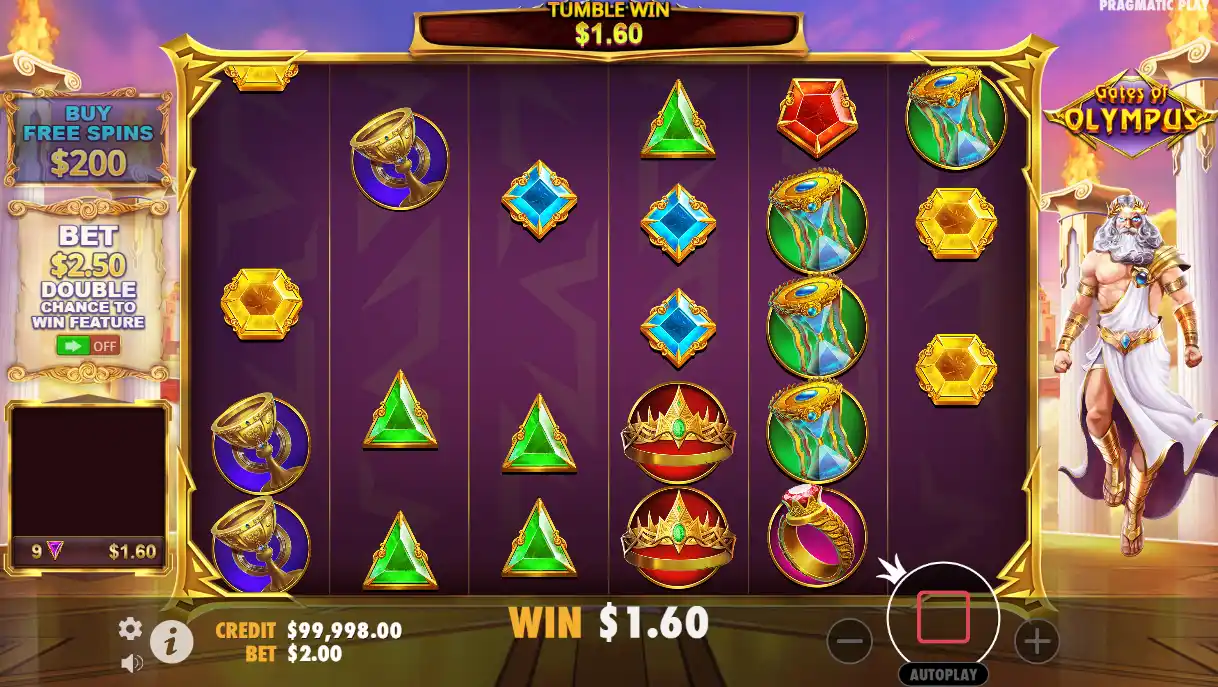
Task: Show the game information page
Action: tap(171, 642)
